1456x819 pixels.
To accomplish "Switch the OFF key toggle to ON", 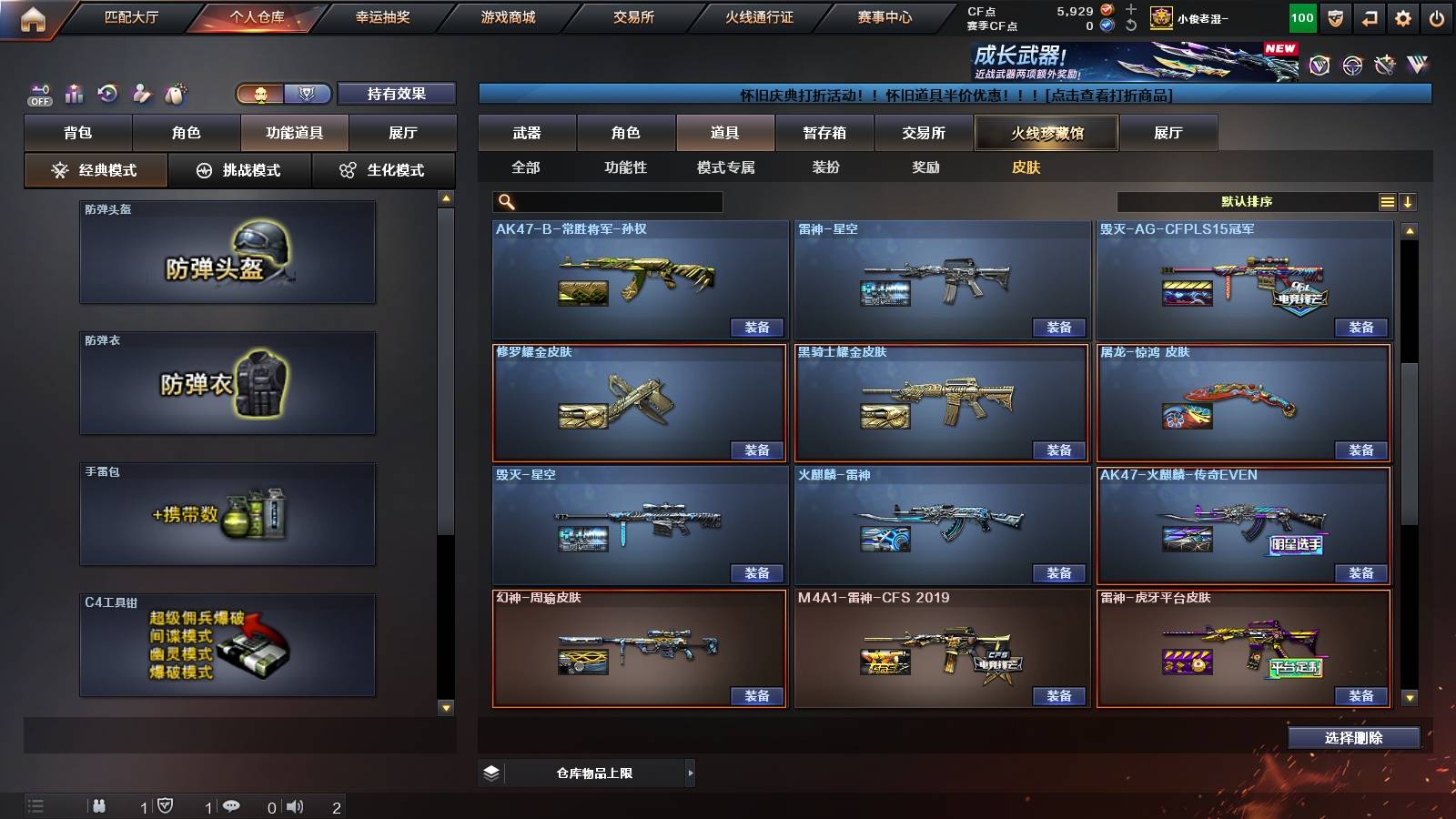I will 38,94.
